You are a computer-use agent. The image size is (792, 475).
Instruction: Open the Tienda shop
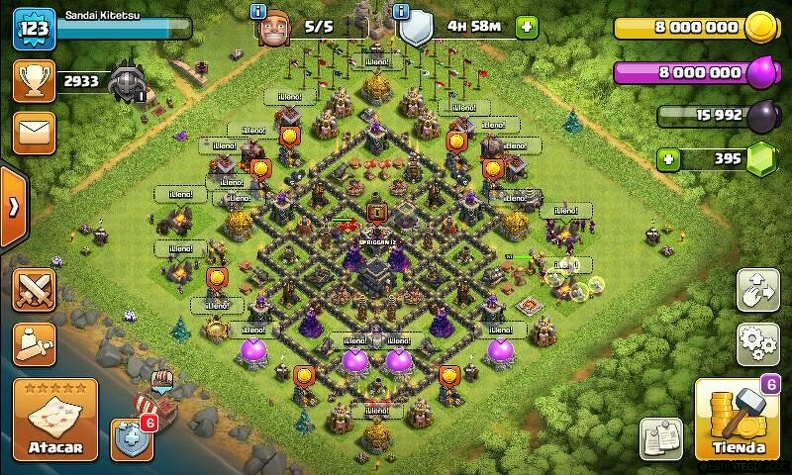click(738, 418)
